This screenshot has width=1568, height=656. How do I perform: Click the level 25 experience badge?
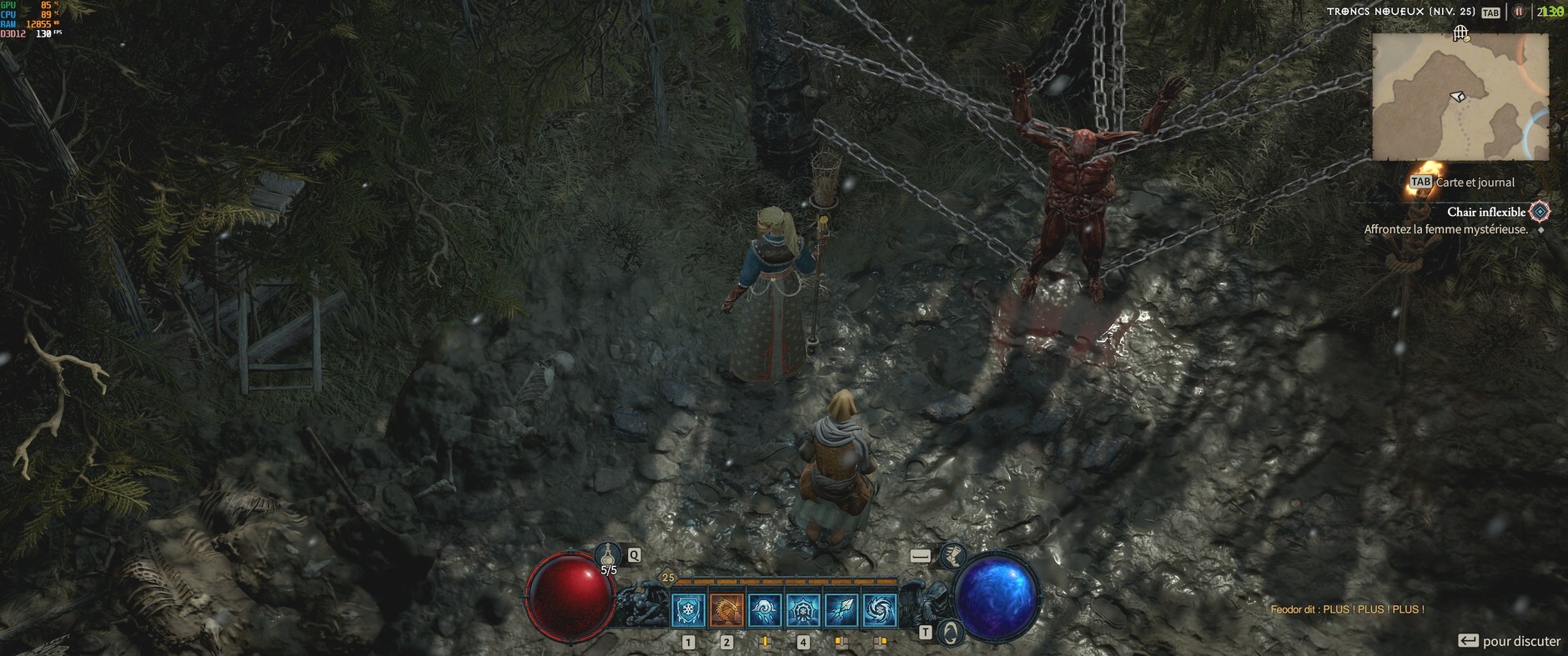(668, 577)
